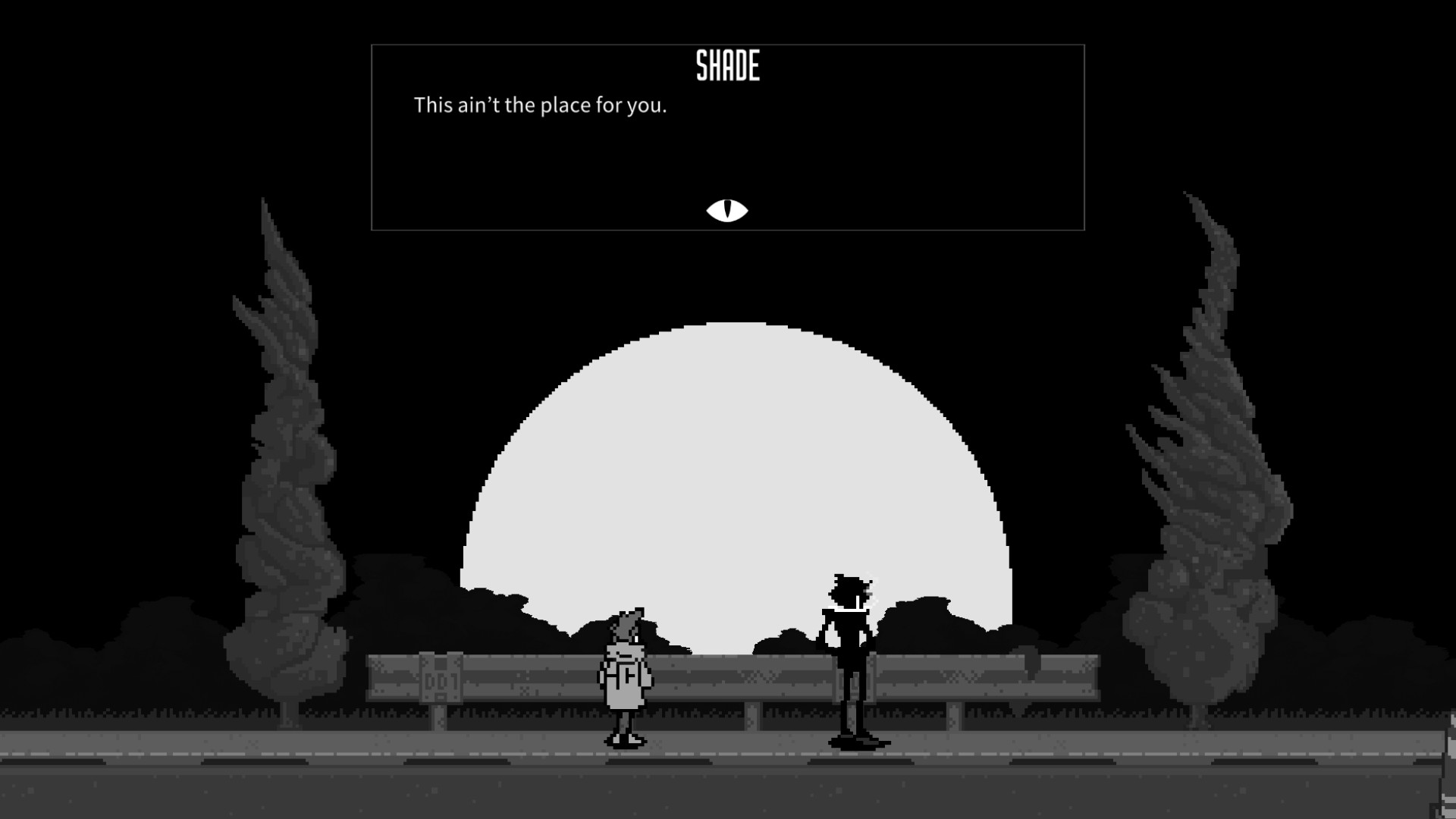
Task: Click the text 'This ain't the place for you.'
Action: (540, 106)
